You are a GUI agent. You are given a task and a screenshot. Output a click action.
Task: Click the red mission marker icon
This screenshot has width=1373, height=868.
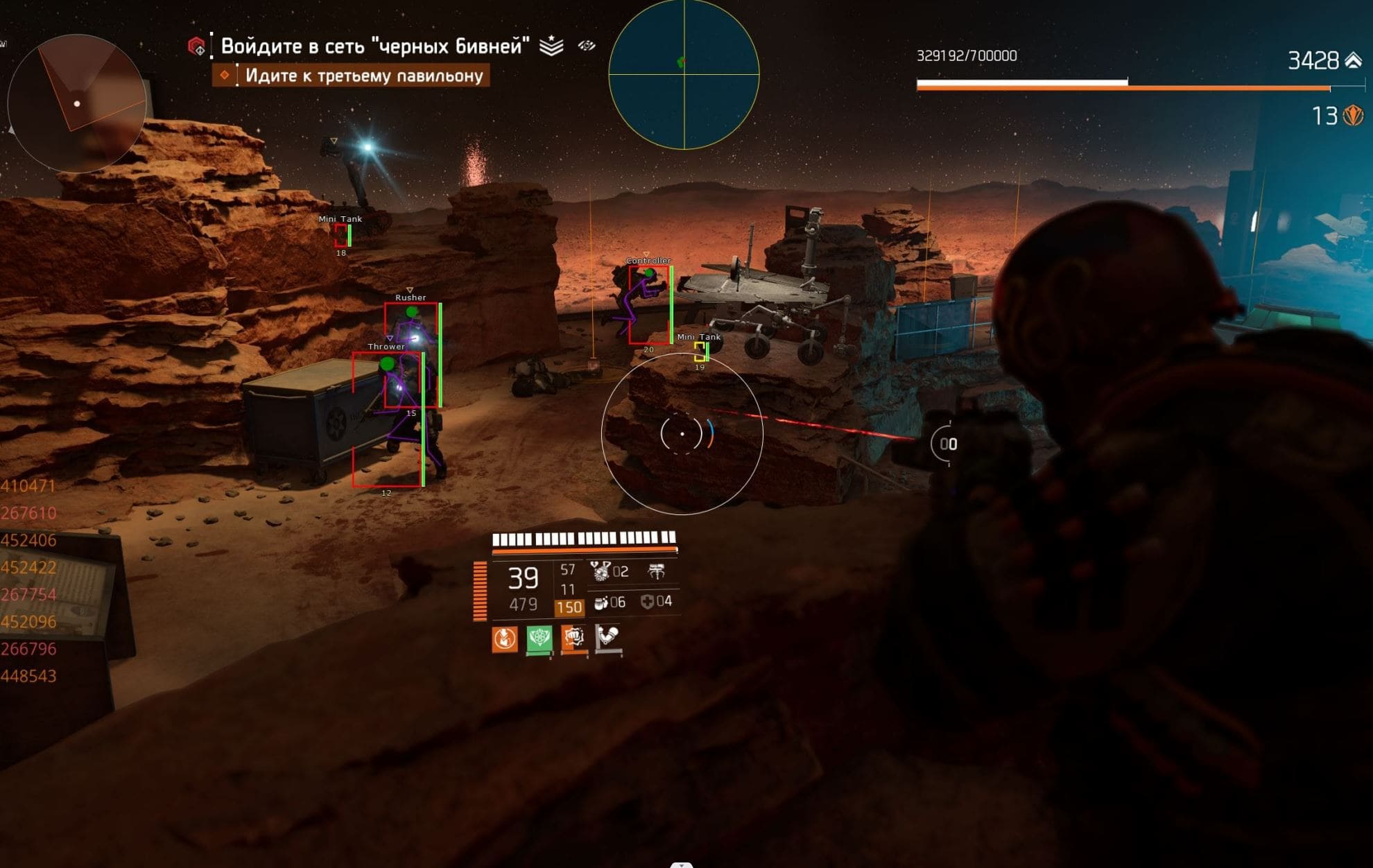[x=197, y=46]
